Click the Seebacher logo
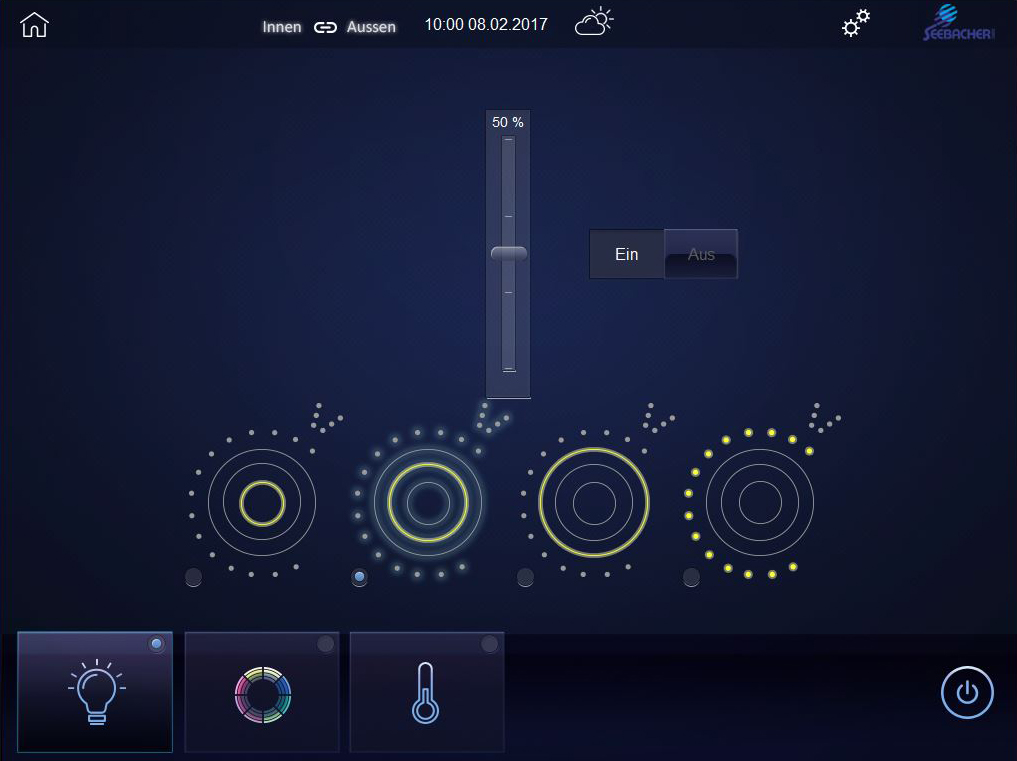This screenshot has width=1017, height=761. (957, 24)
